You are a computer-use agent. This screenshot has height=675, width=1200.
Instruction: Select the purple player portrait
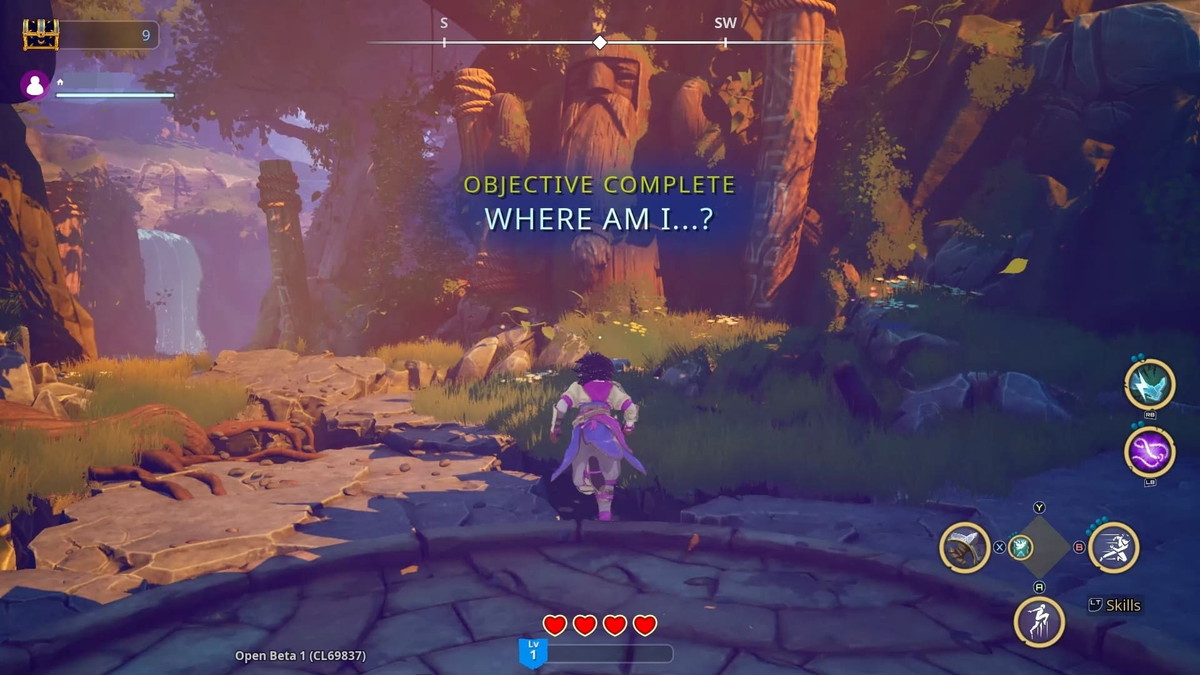(35, 86)
